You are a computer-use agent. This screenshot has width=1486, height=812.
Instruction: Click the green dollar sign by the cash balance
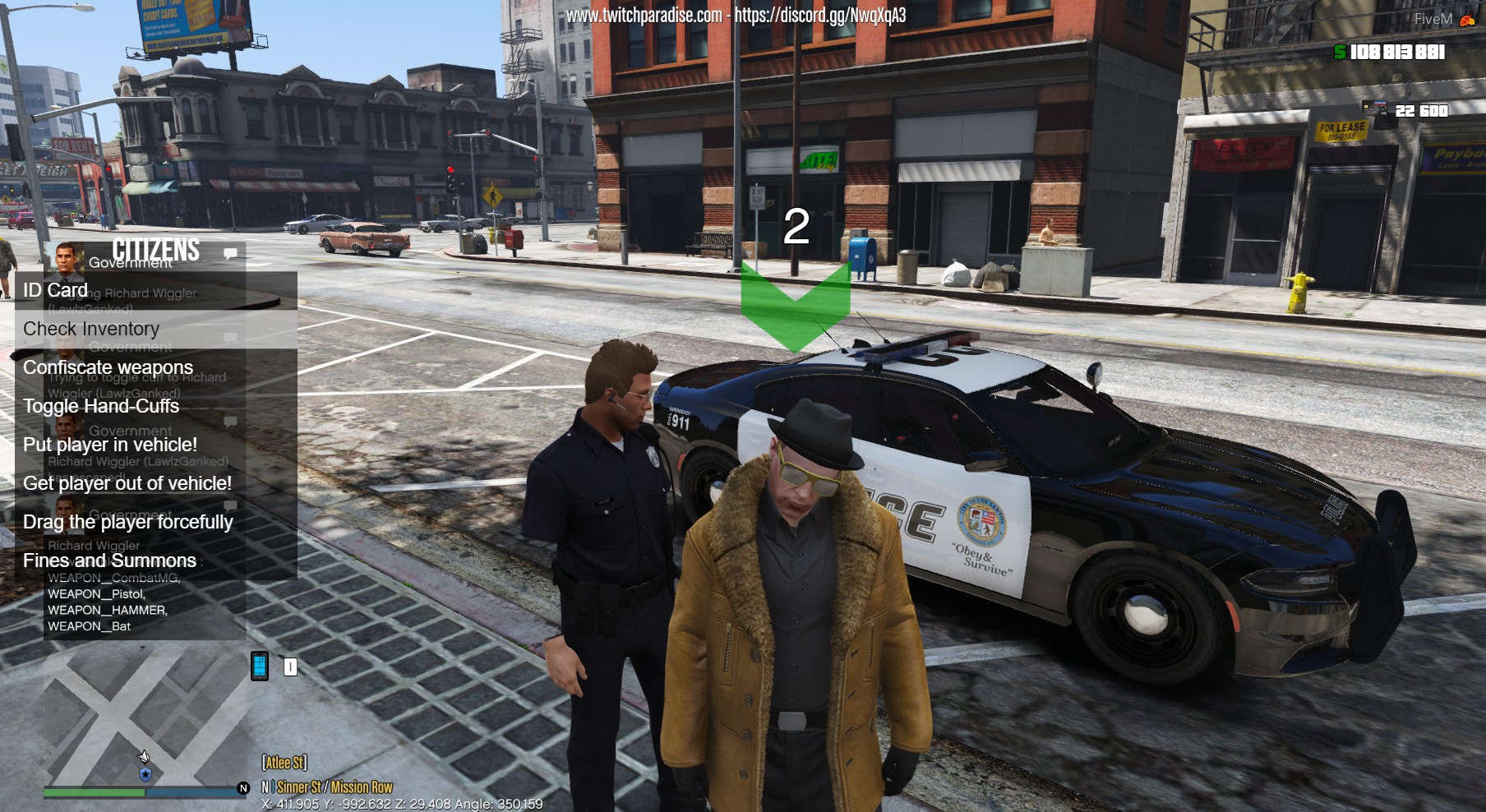[x=1341, y=52]
